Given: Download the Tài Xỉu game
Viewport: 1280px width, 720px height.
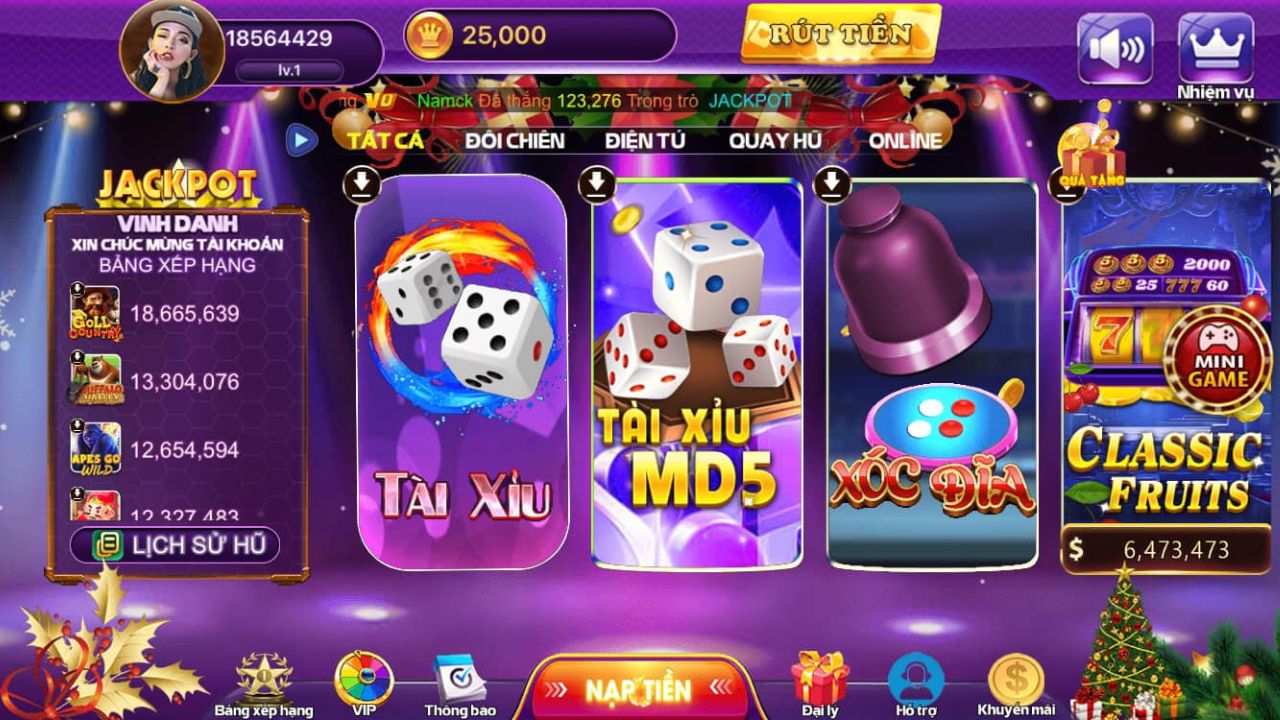Looking at the screenshot, I should 360,185.
